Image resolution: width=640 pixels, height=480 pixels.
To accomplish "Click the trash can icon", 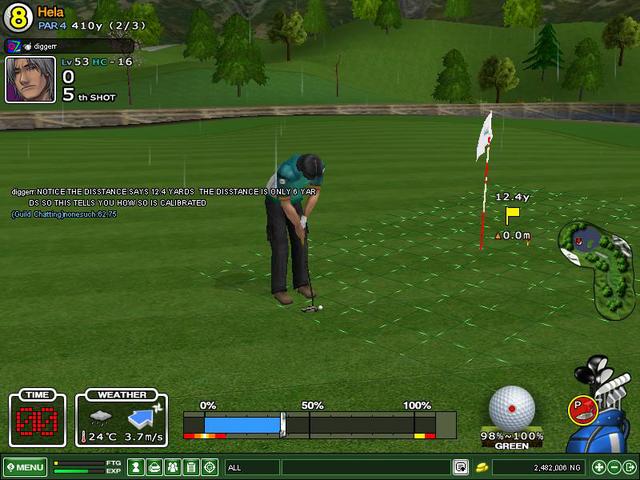I will pyautogui.click(x=191, y=467).
